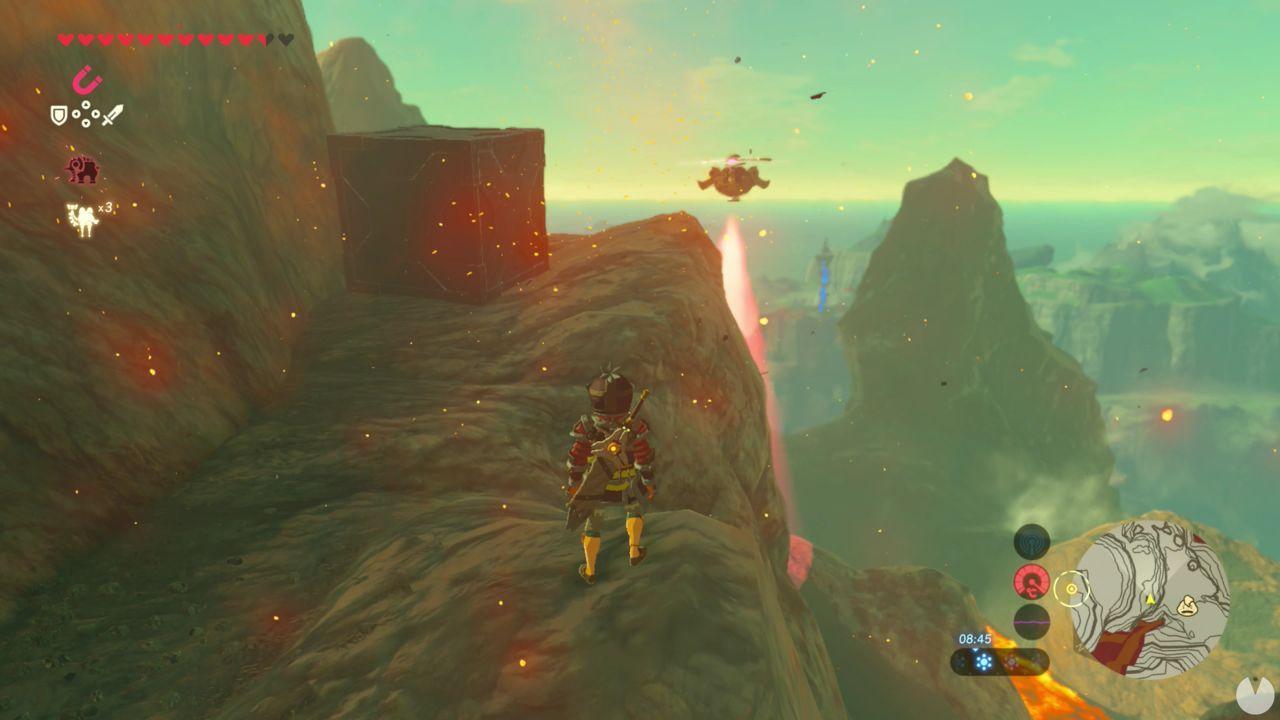Click the sword attack icon
The height and width of the screenshot is (720, 1280).
tap(111, 114)
